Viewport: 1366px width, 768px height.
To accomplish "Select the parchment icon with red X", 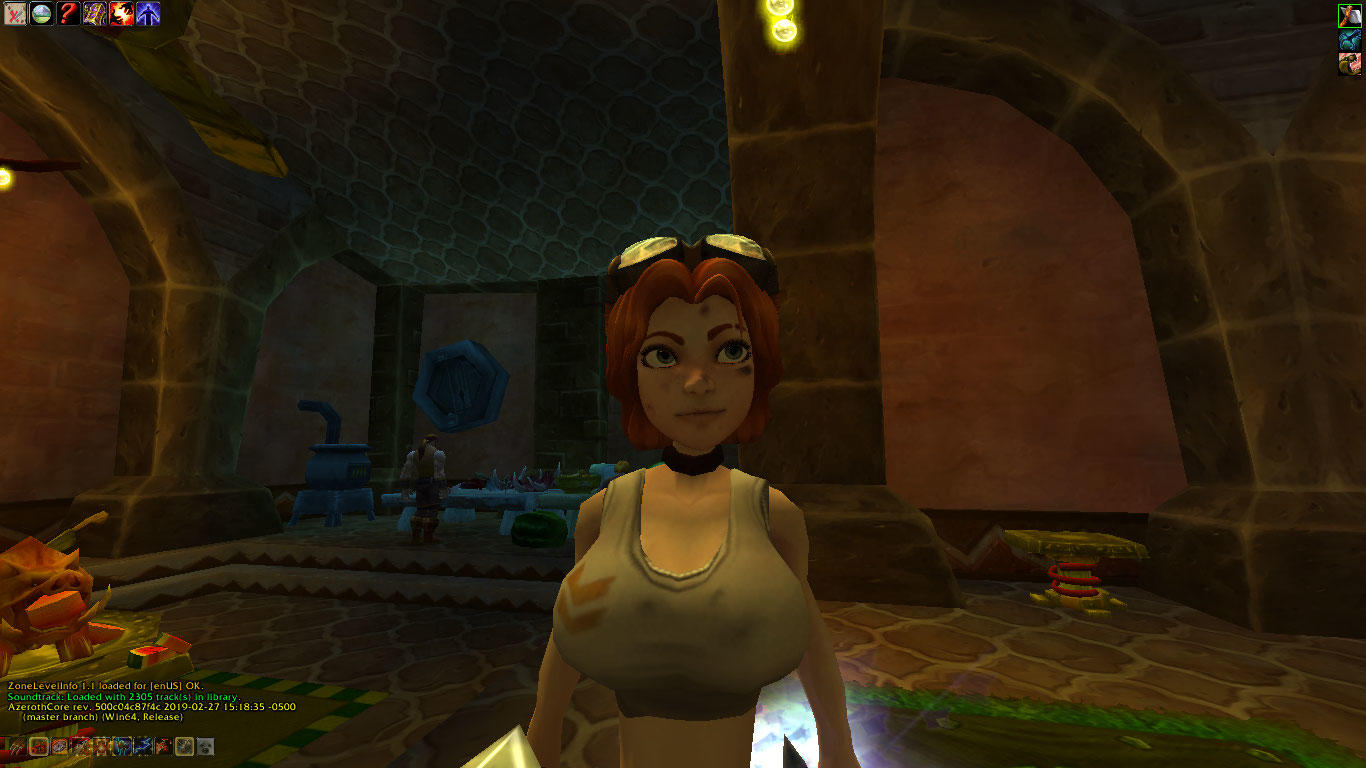I will (14, 13).
